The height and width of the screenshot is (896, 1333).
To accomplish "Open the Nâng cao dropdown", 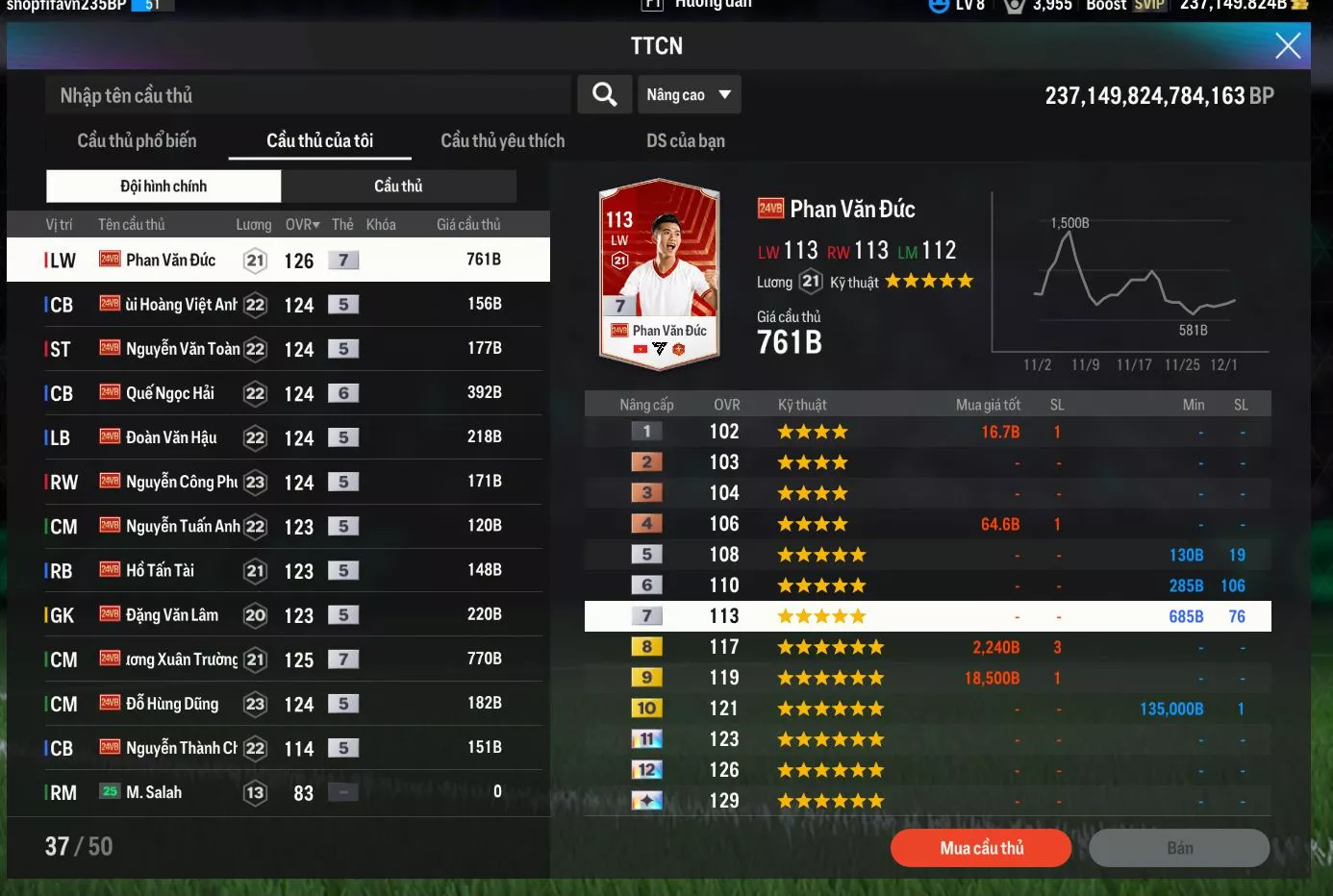I will 689,94.
